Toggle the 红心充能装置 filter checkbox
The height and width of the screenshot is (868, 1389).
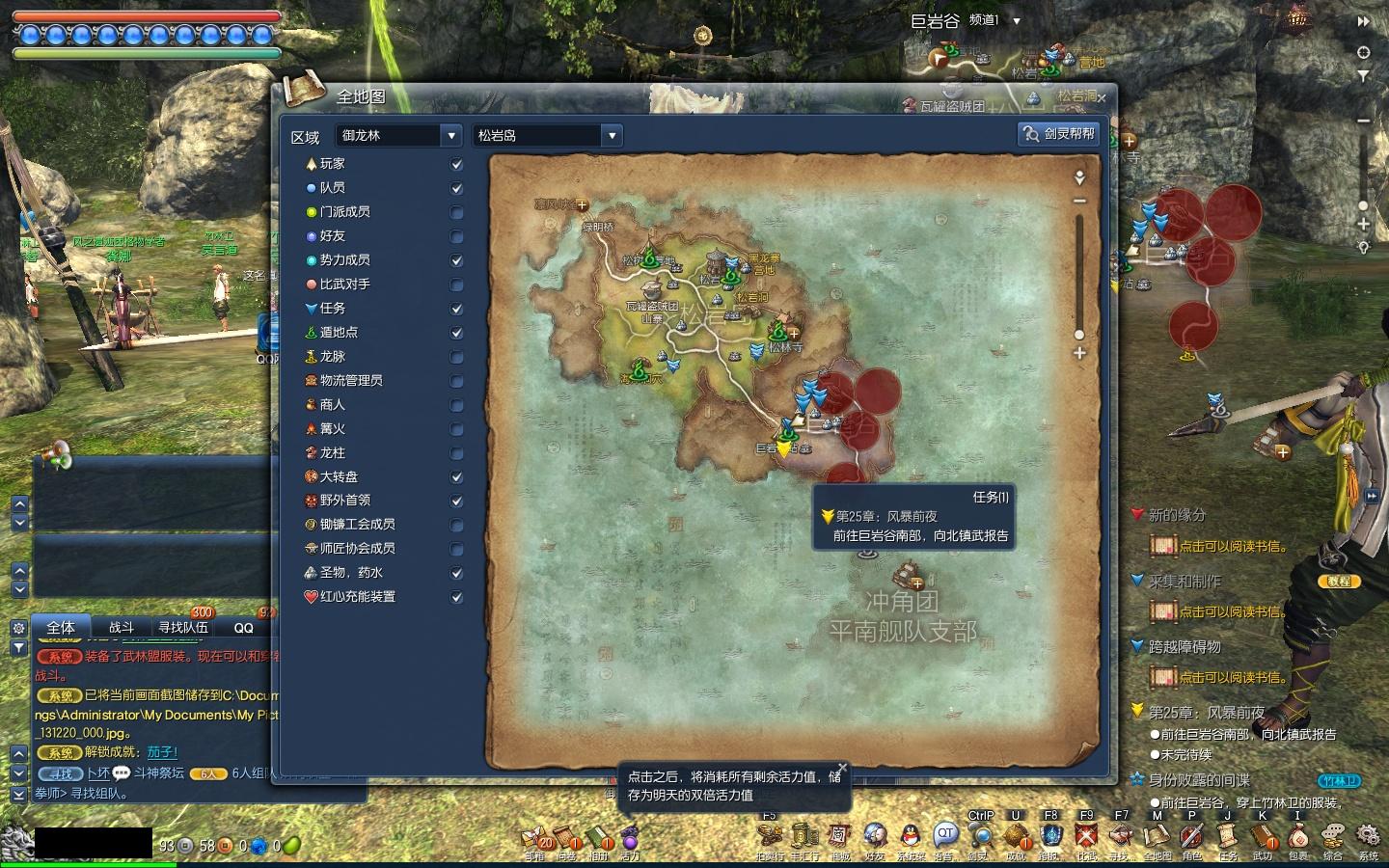coord(457,598)
